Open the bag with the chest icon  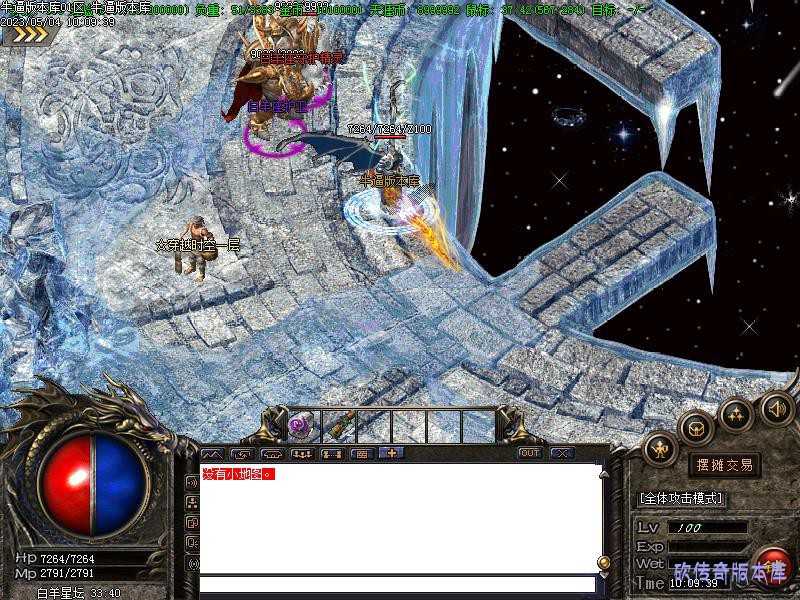pyautogui.click(x=696, y=428)
